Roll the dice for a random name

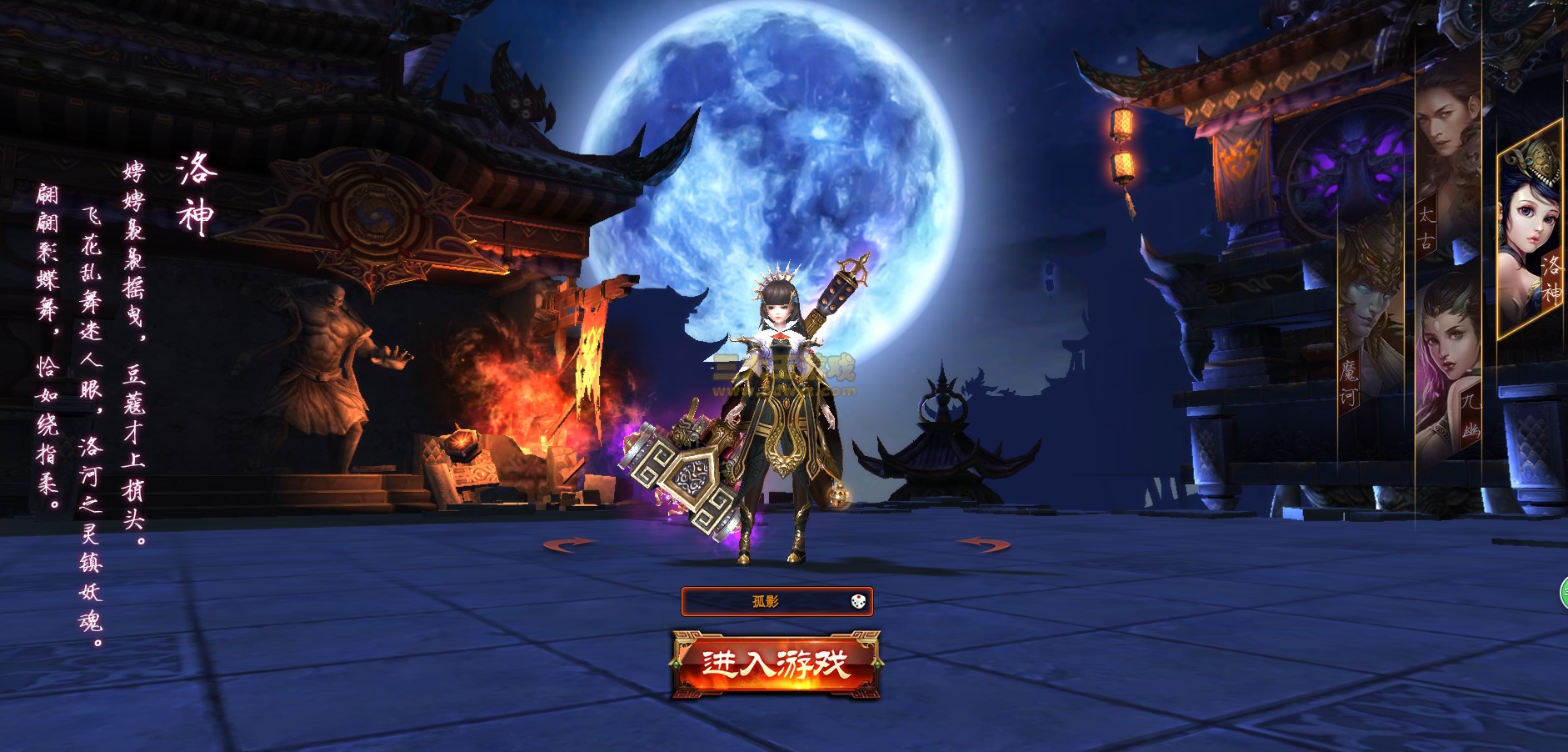(858, 601)
